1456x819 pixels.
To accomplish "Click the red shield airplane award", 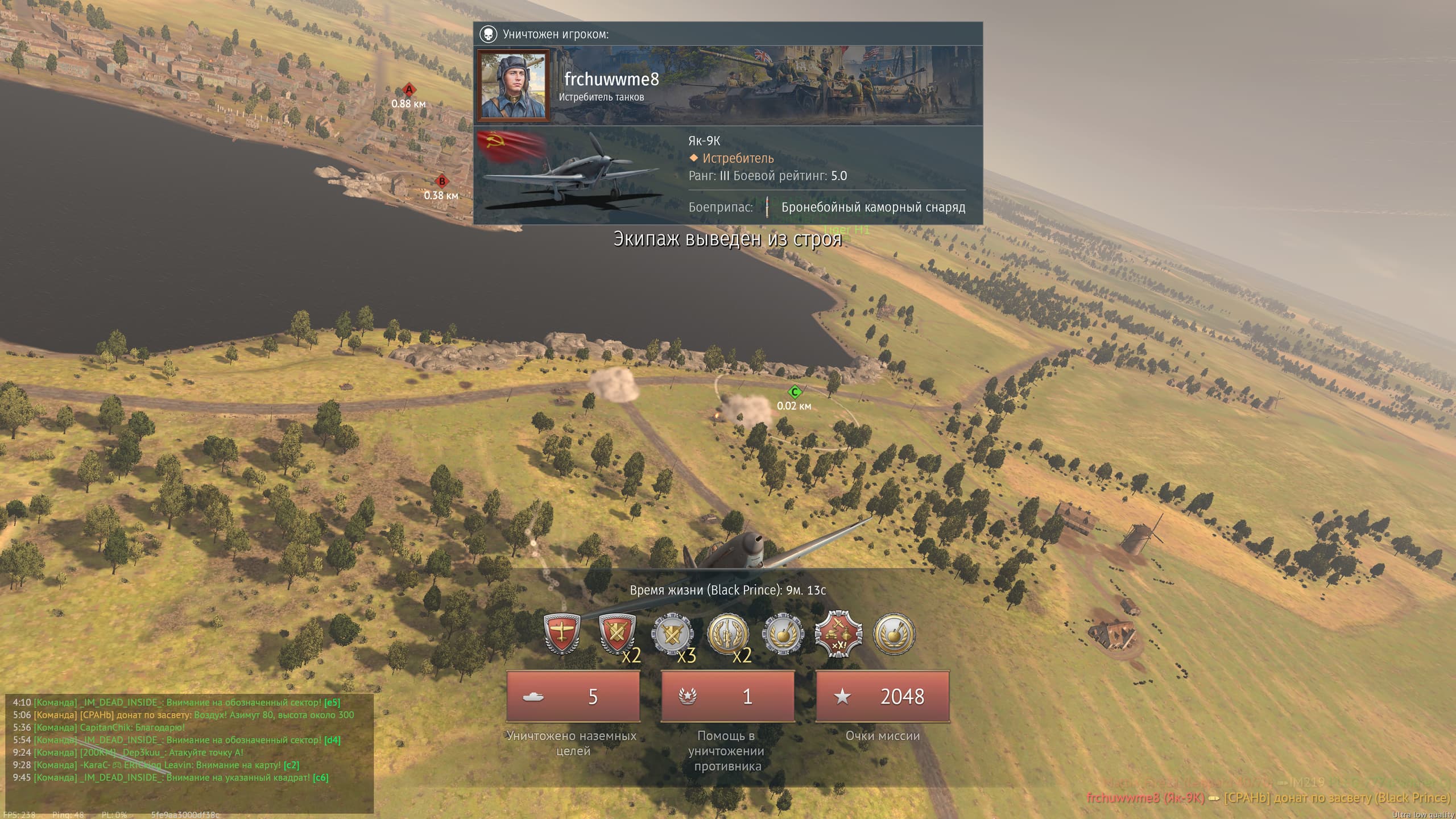I will point(562,634).
